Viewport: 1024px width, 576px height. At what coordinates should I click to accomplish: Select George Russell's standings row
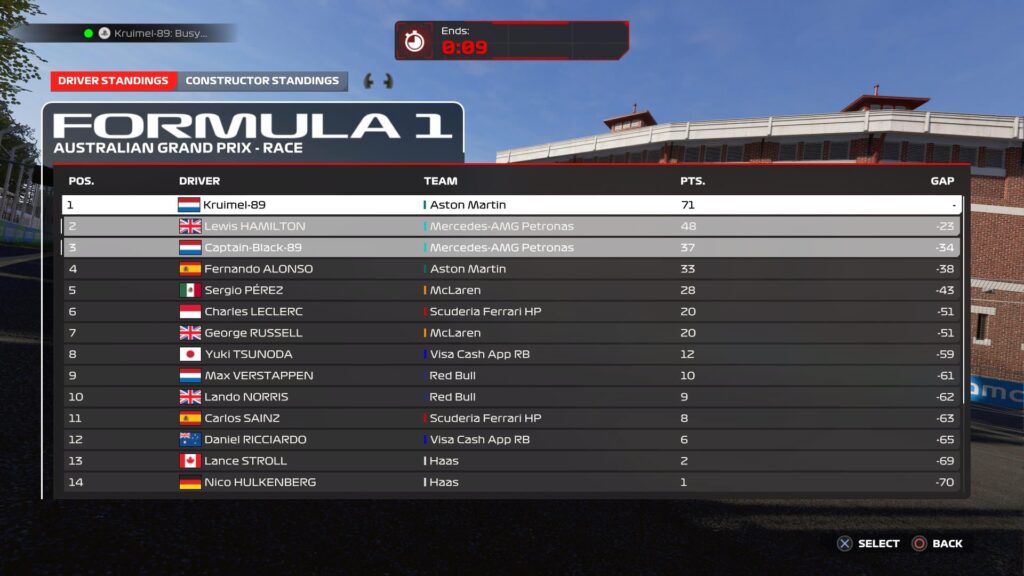point(511,333)
